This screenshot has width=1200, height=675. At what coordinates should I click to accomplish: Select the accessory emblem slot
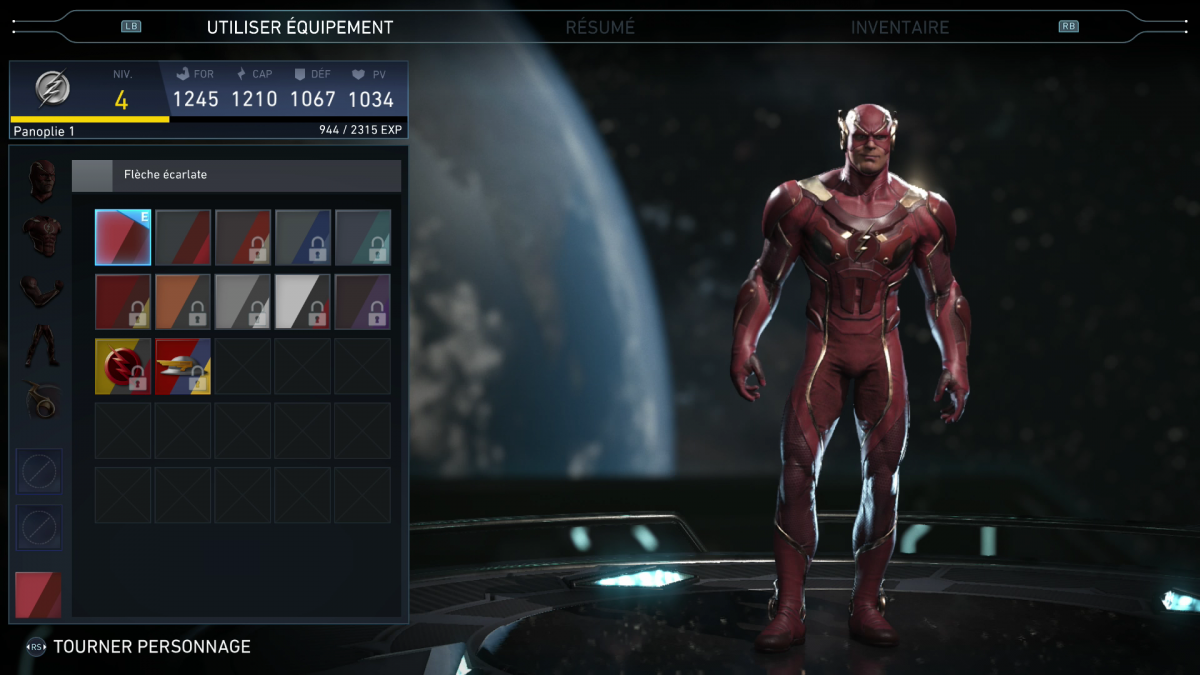(x=41, y=400)
